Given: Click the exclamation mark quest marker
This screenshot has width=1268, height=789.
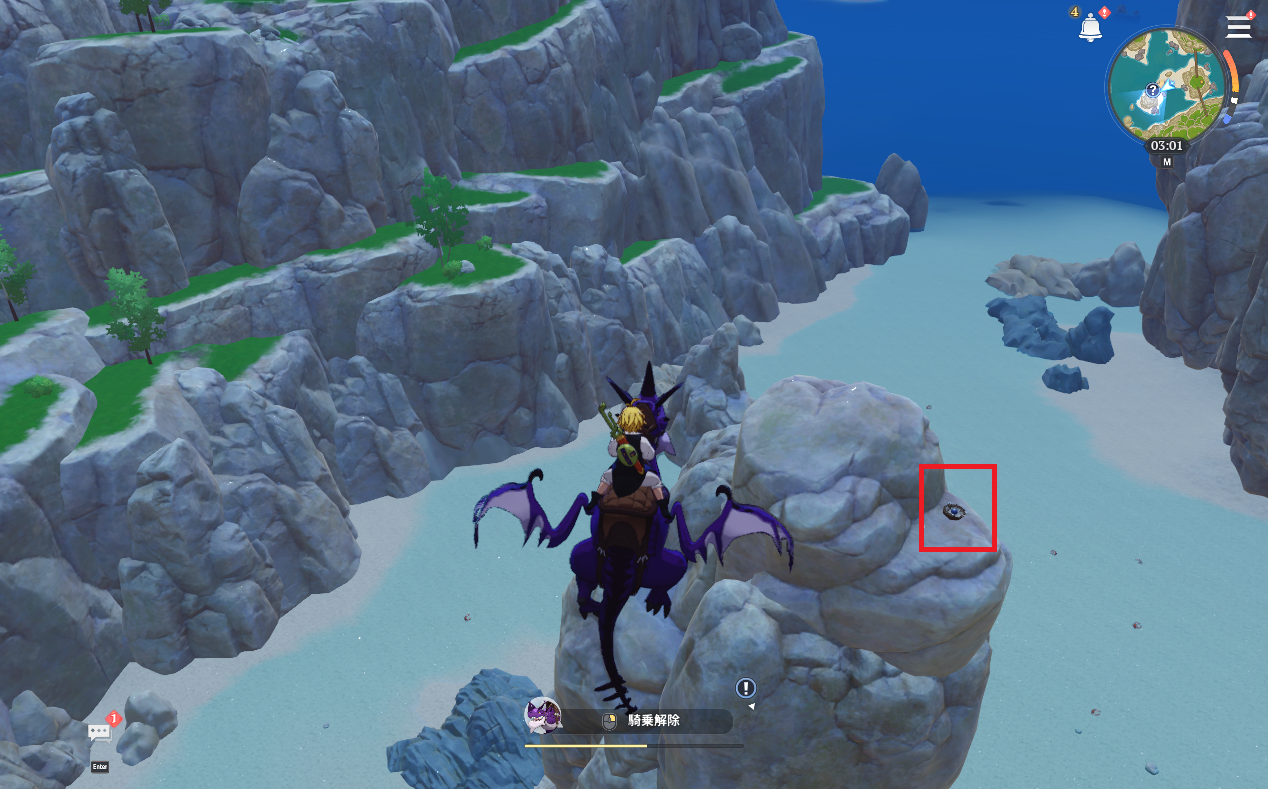Looking at the screenshot, I should (746, 688).
